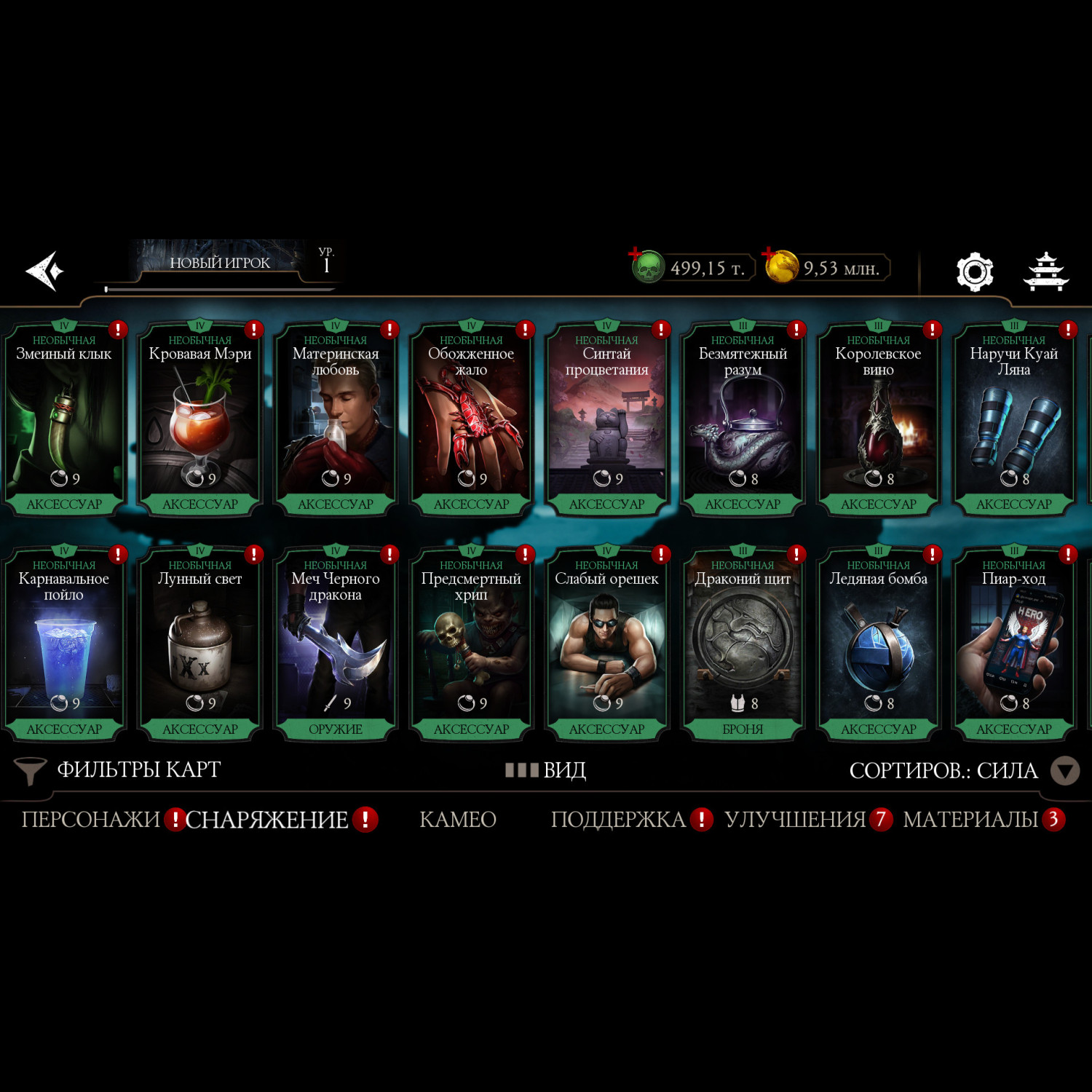Open the pagoda home icon
1092x1092 pixels.
1046,272
